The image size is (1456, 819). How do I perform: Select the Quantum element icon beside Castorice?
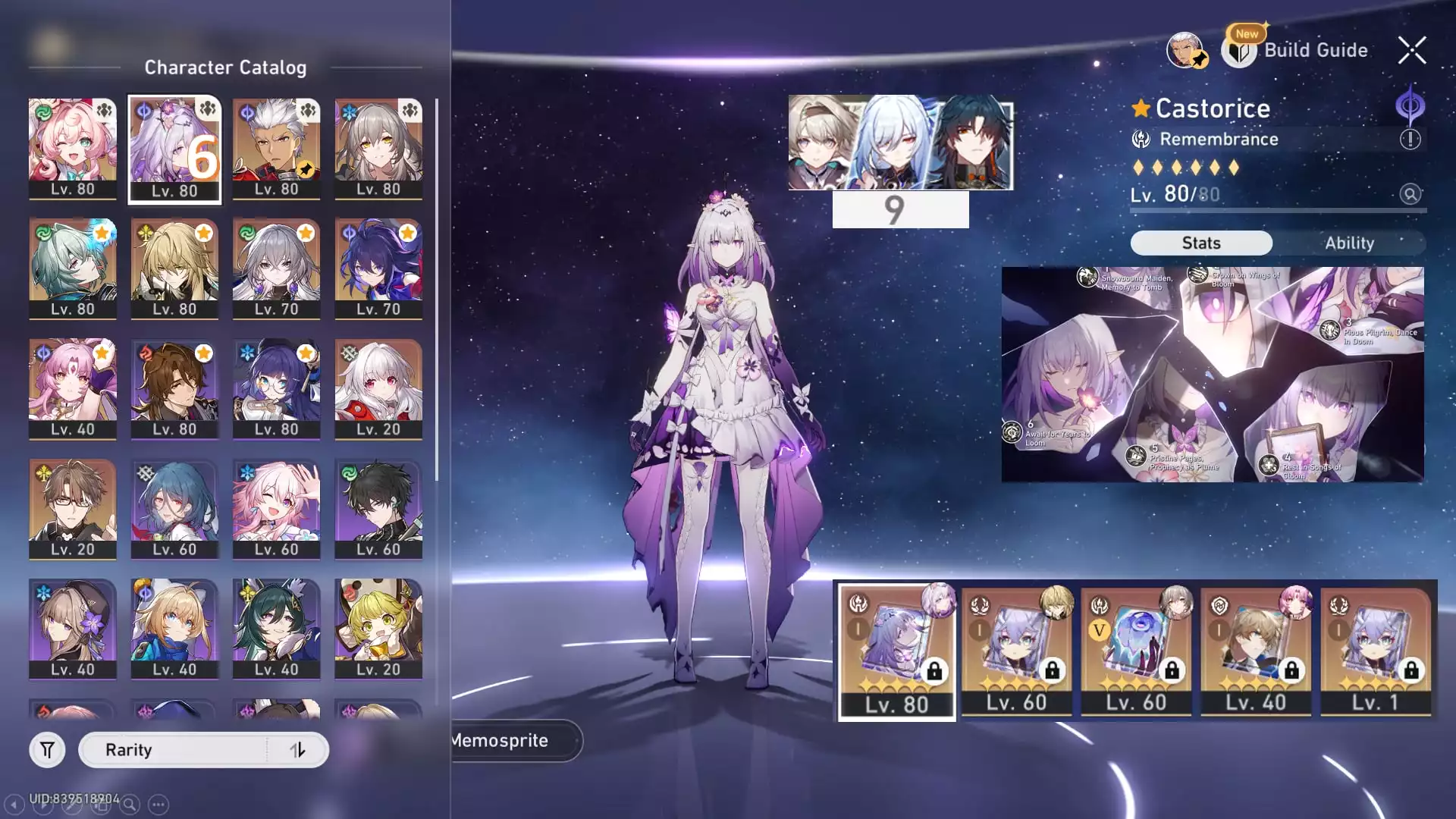pyautogui.click(x=1410, y=105)
